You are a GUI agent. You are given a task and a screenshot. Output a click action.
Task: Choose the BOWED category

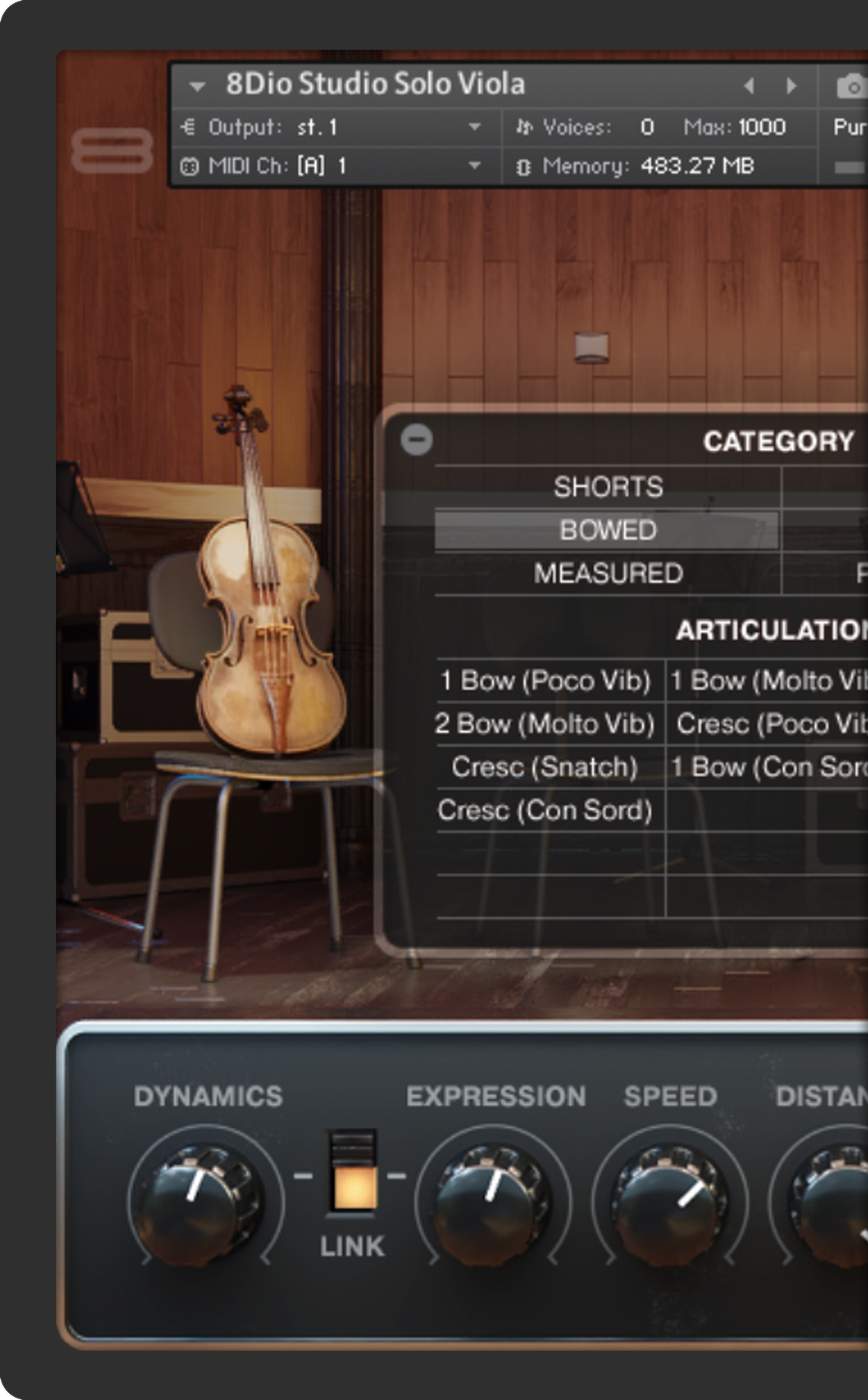[x=608, y=530]
